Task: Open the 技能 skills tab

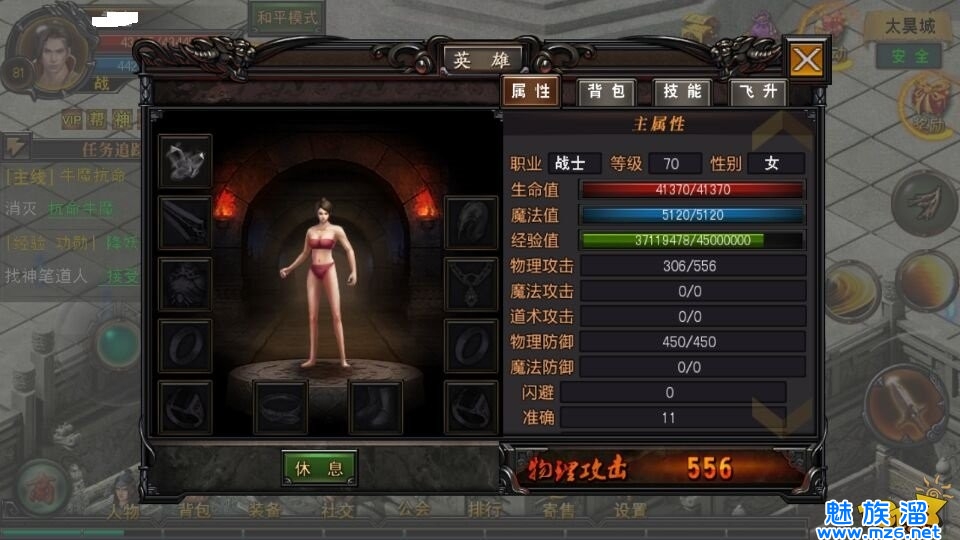Action: pyautogui.click(x=683, y=92)
